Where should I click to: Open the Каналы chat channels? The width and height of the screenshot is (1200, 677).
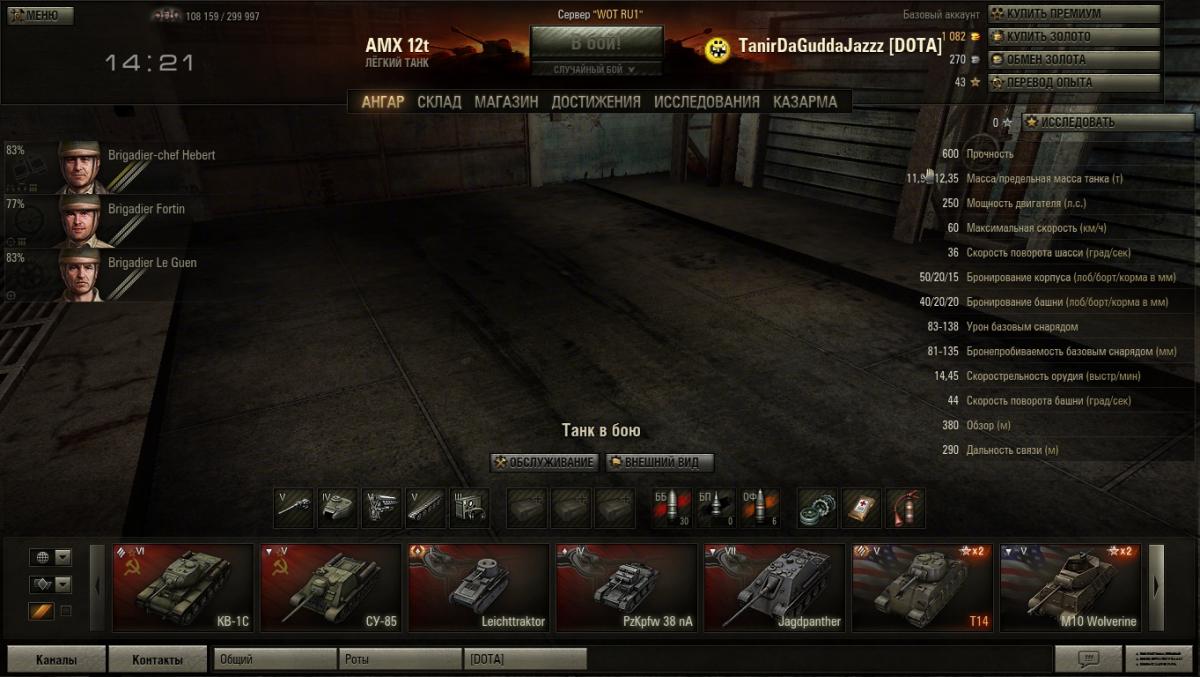[x=56, y=659]
